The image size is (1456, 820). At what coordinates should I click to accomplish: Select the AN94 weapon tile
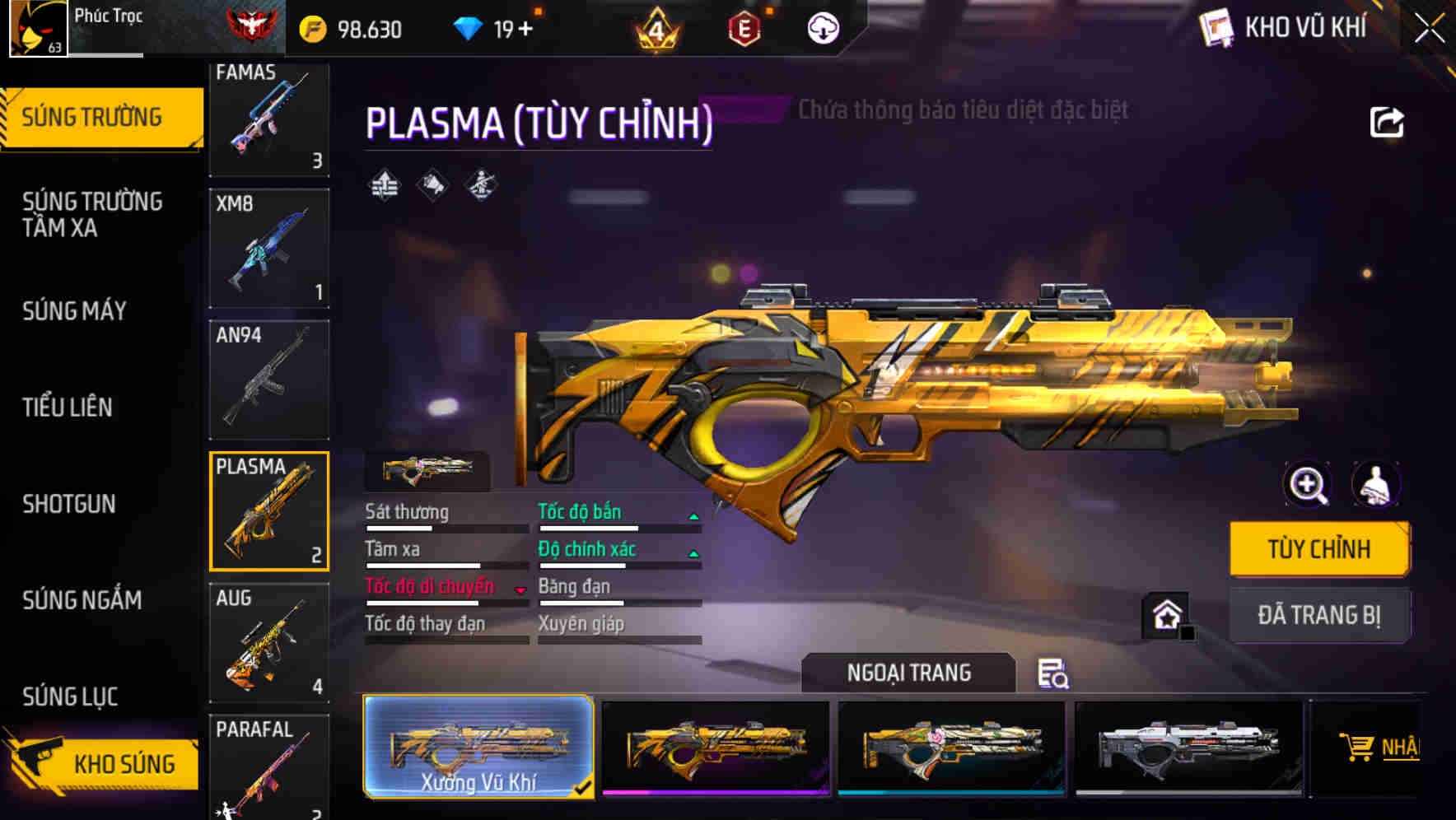[x=269, y=380]
